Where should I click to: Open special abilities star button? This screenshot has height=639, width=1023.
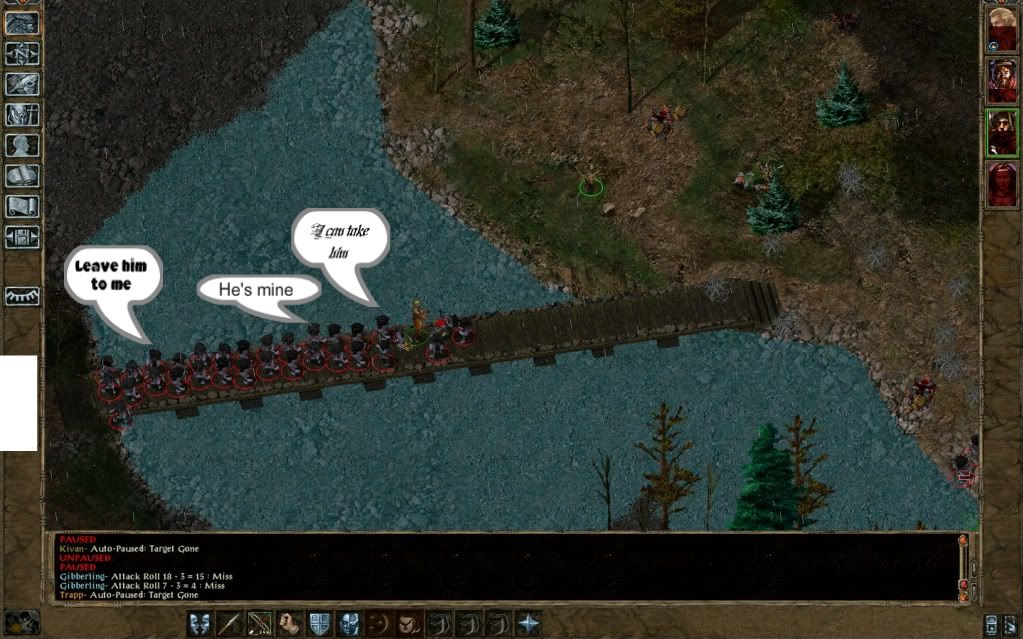tap(528, 622)
